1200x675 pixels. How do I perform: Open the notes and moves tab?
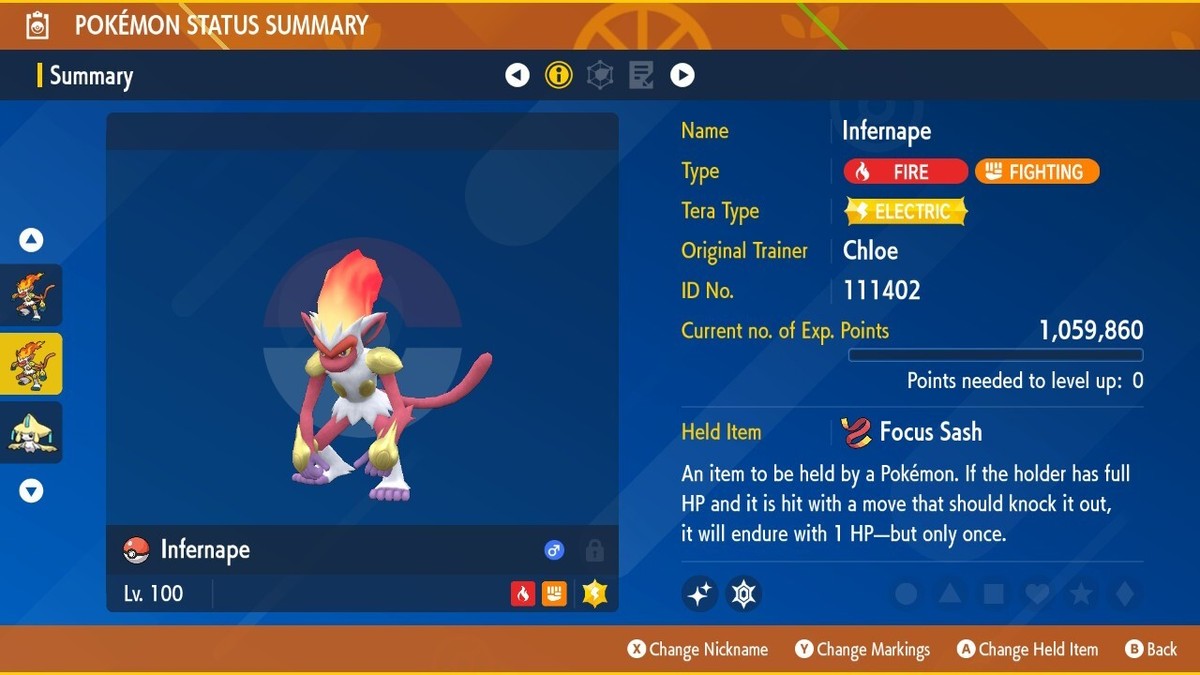[x=641, y=75]
